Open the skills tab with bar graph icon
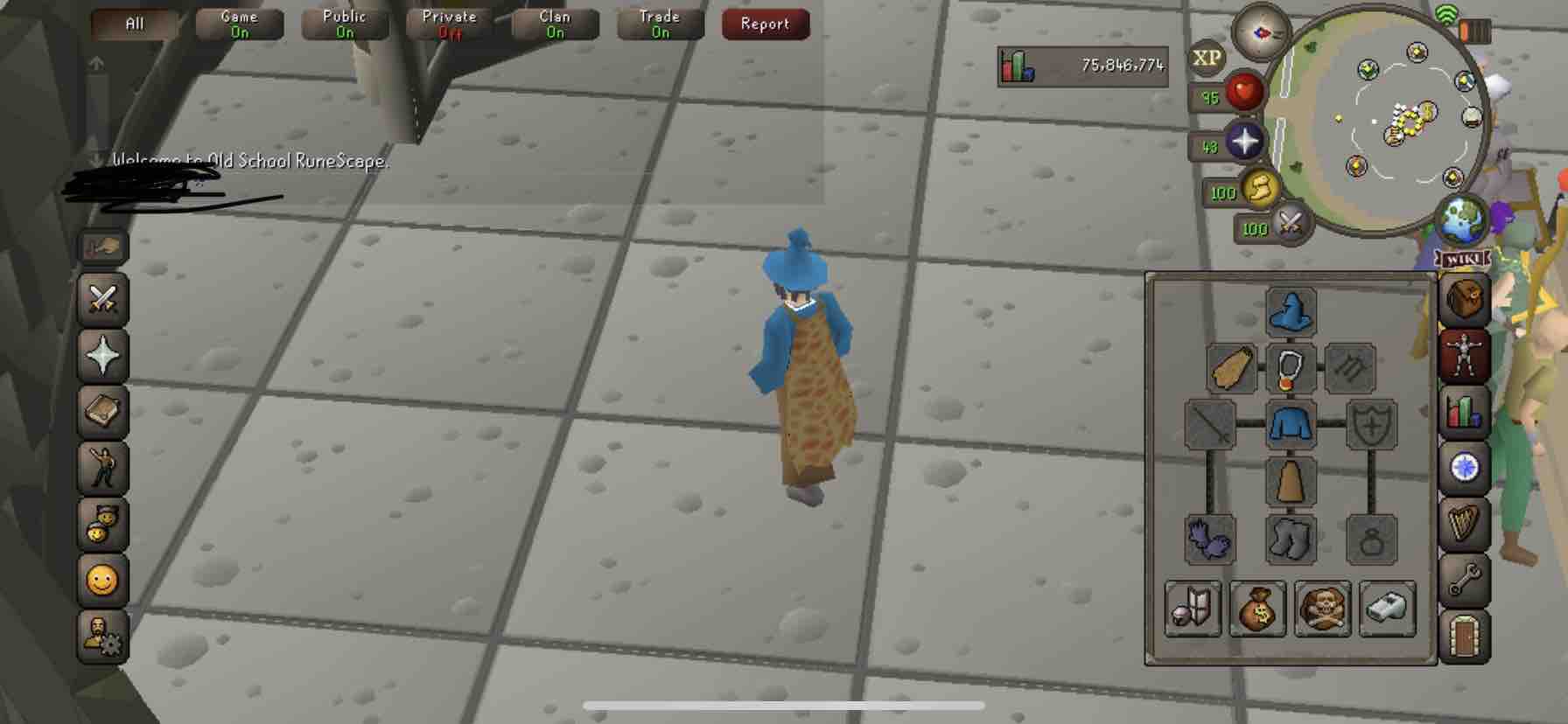Image resolution: width=1568 pixels, height=724 pixels. click(1464, 411)
